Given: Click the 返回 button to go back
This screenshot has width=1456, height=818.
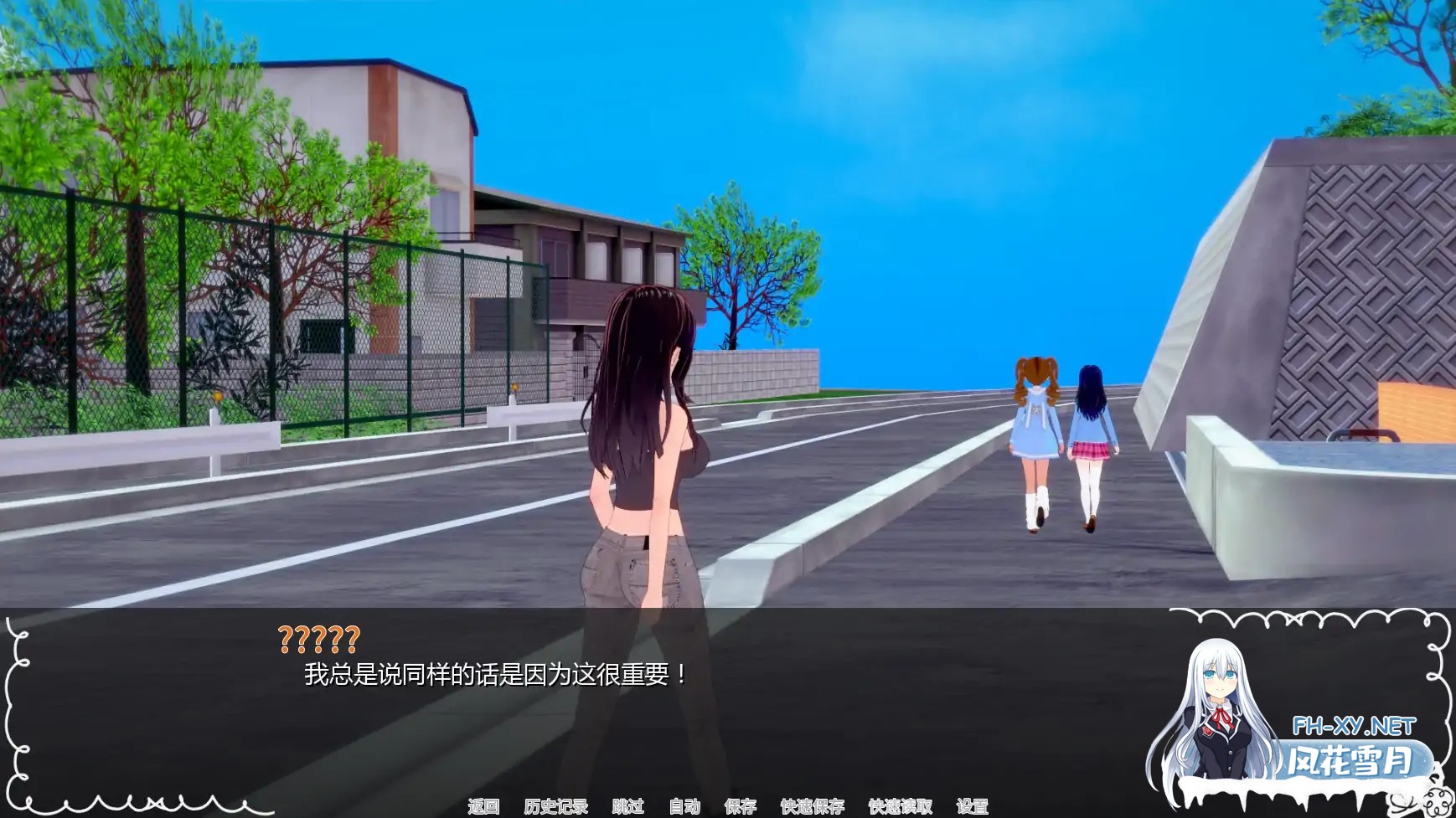Looking at the screenshot, I should click(484, 808).
